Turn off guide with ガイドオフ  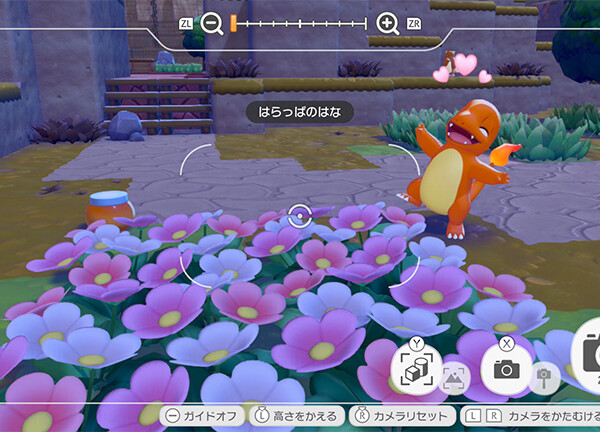[x=200, y=415]
